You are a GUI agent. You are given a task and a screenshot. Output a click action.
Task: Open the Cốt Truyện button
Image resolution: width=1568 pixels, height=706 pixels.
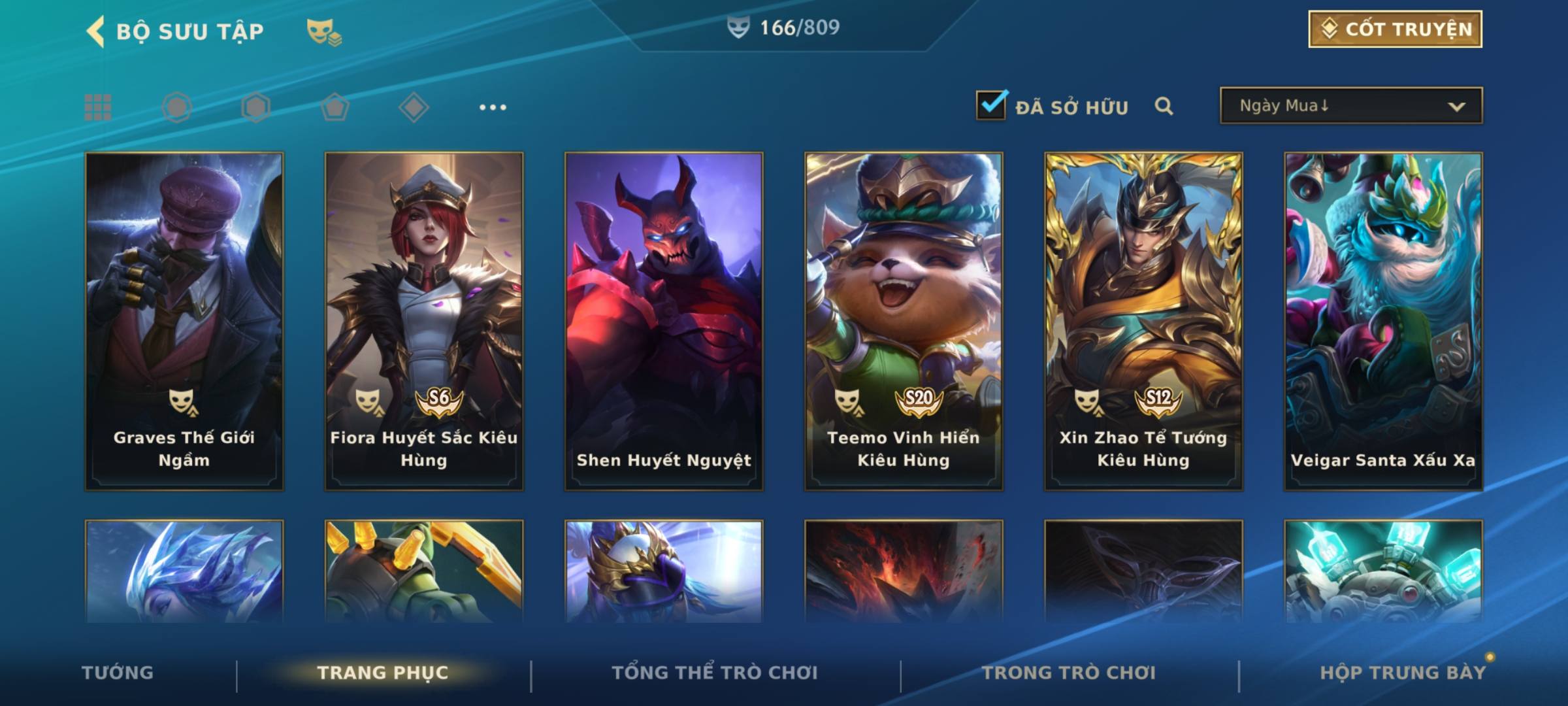1395,29
